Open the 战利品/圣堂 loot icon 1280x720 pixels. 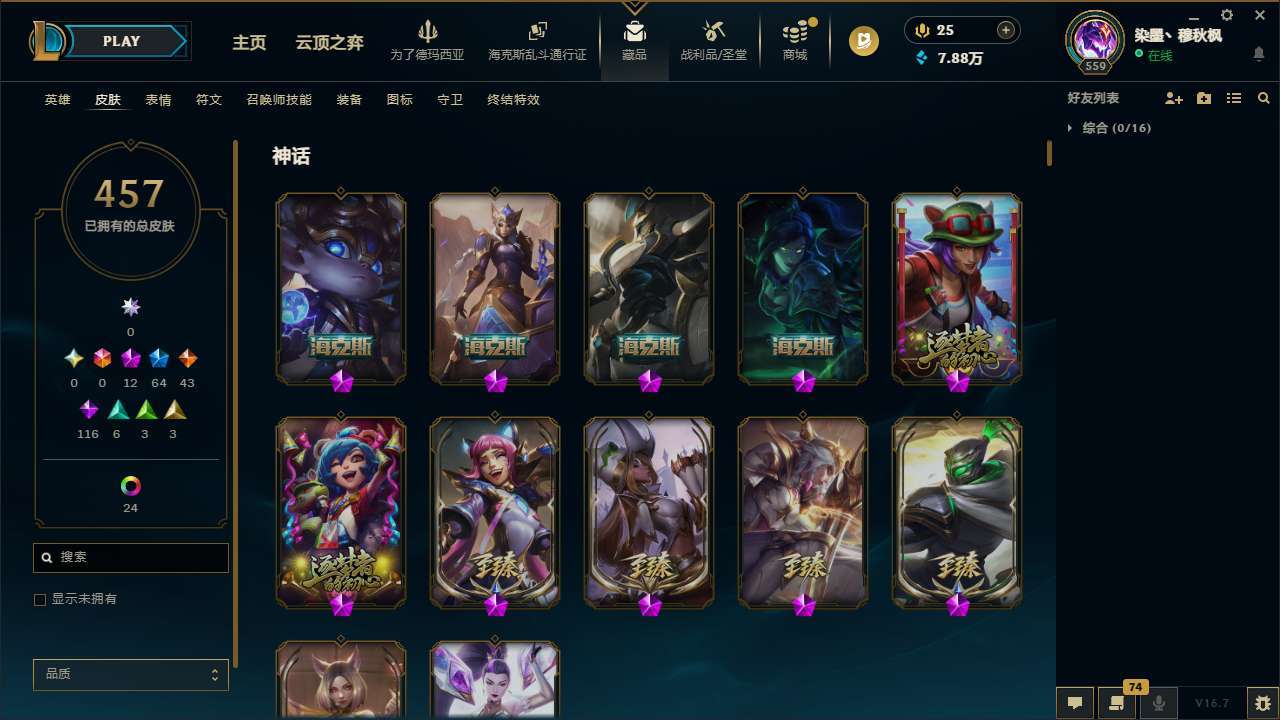pos(712,40)
